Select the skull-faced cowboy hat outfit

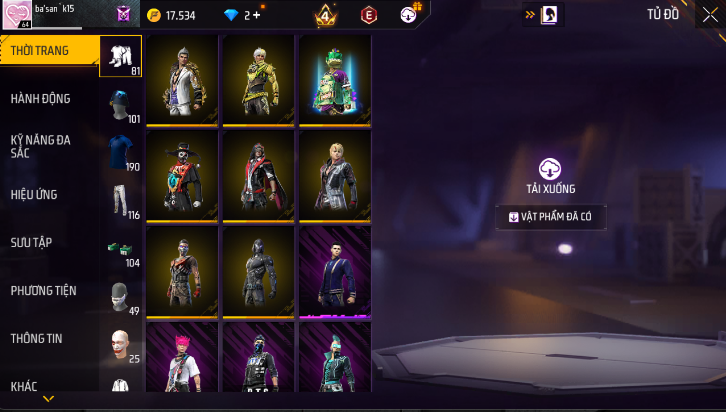181,176
